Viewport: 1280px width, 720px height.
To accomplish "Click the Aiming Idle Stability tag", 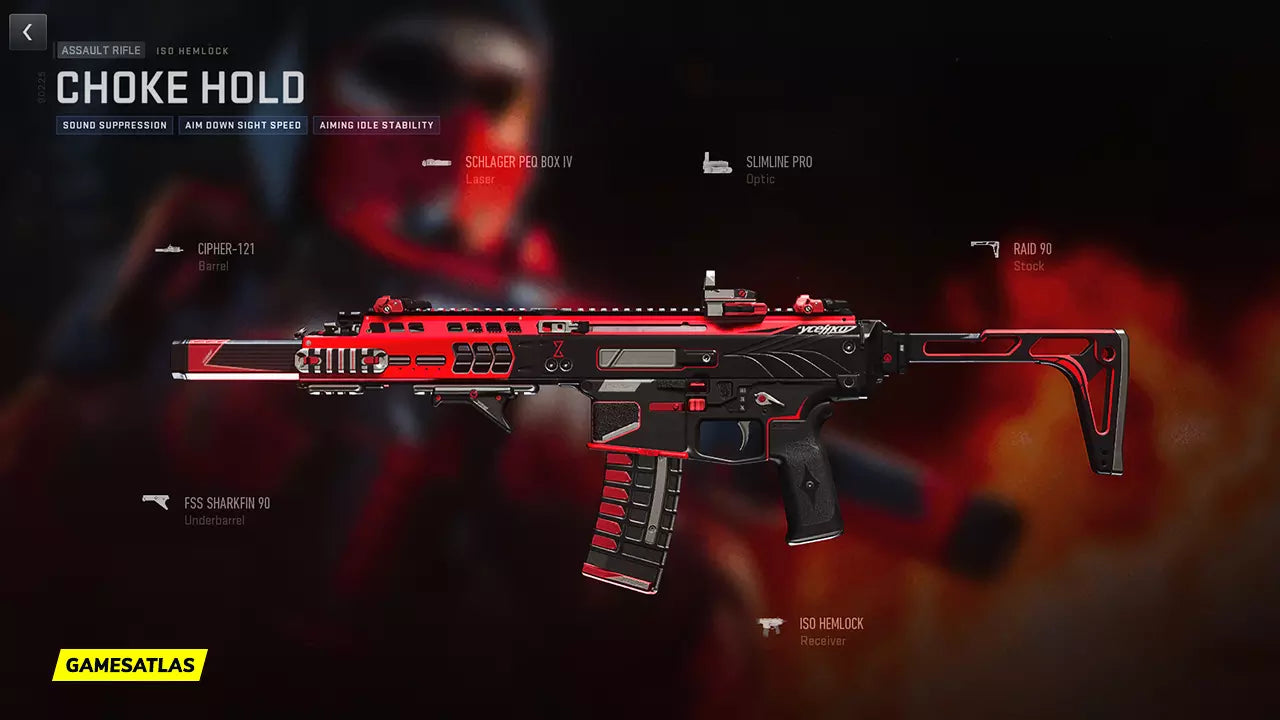I will point(376,126).
